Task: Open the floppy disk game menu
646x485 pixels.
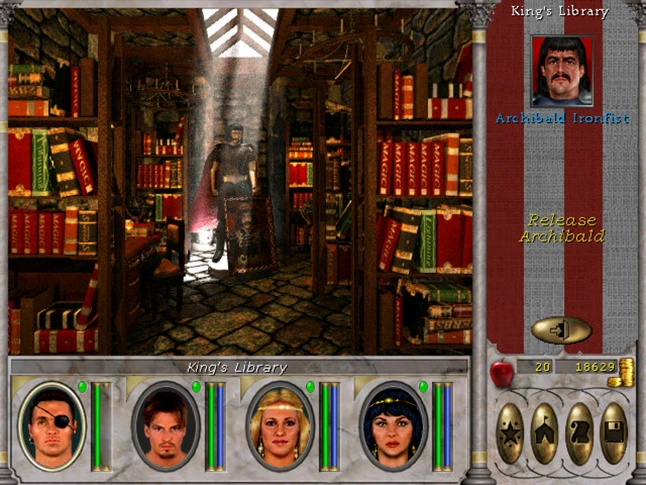Action: 616,432
